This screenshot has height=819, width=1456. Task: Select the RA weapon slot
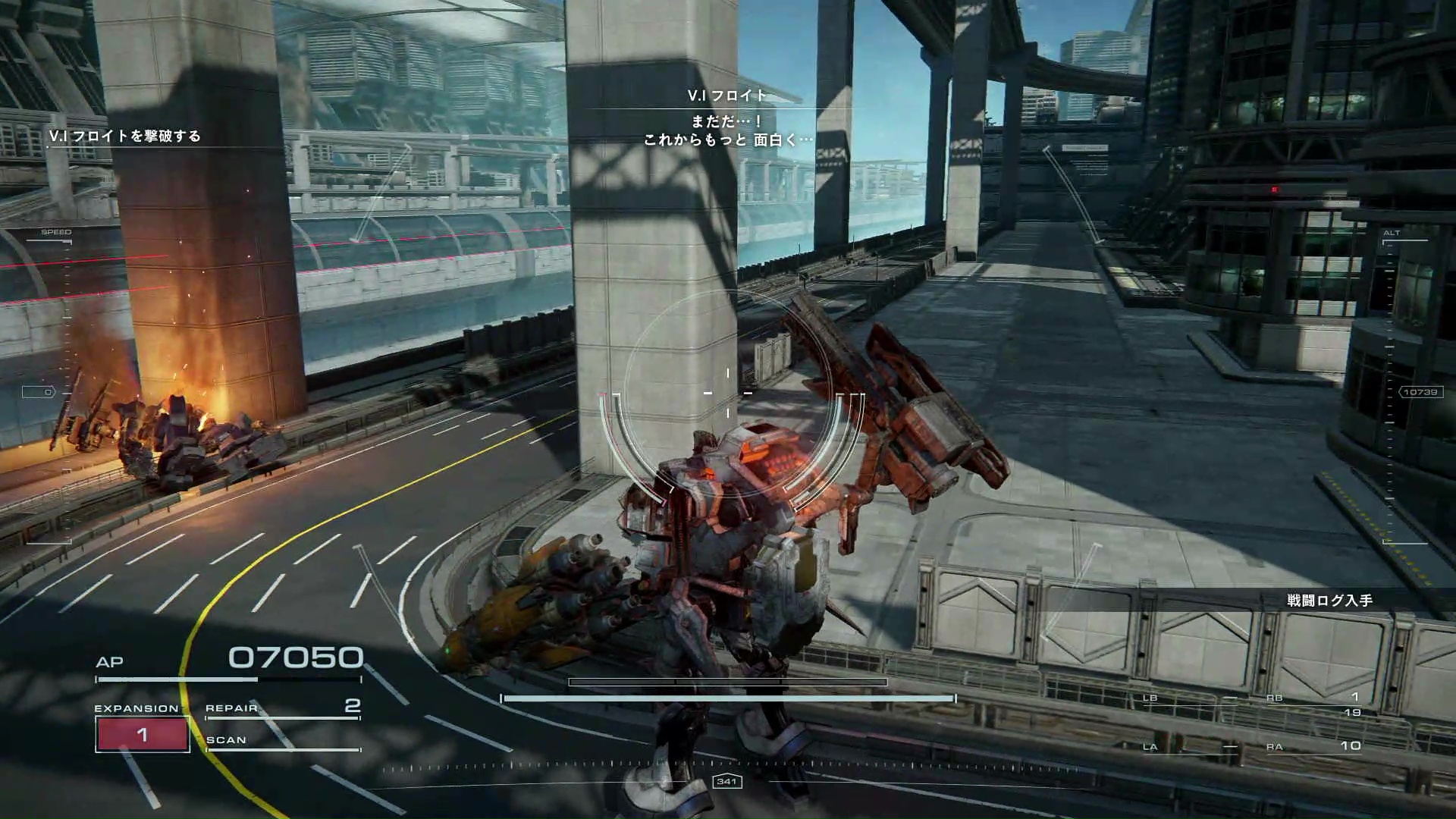click(1316, 747)
